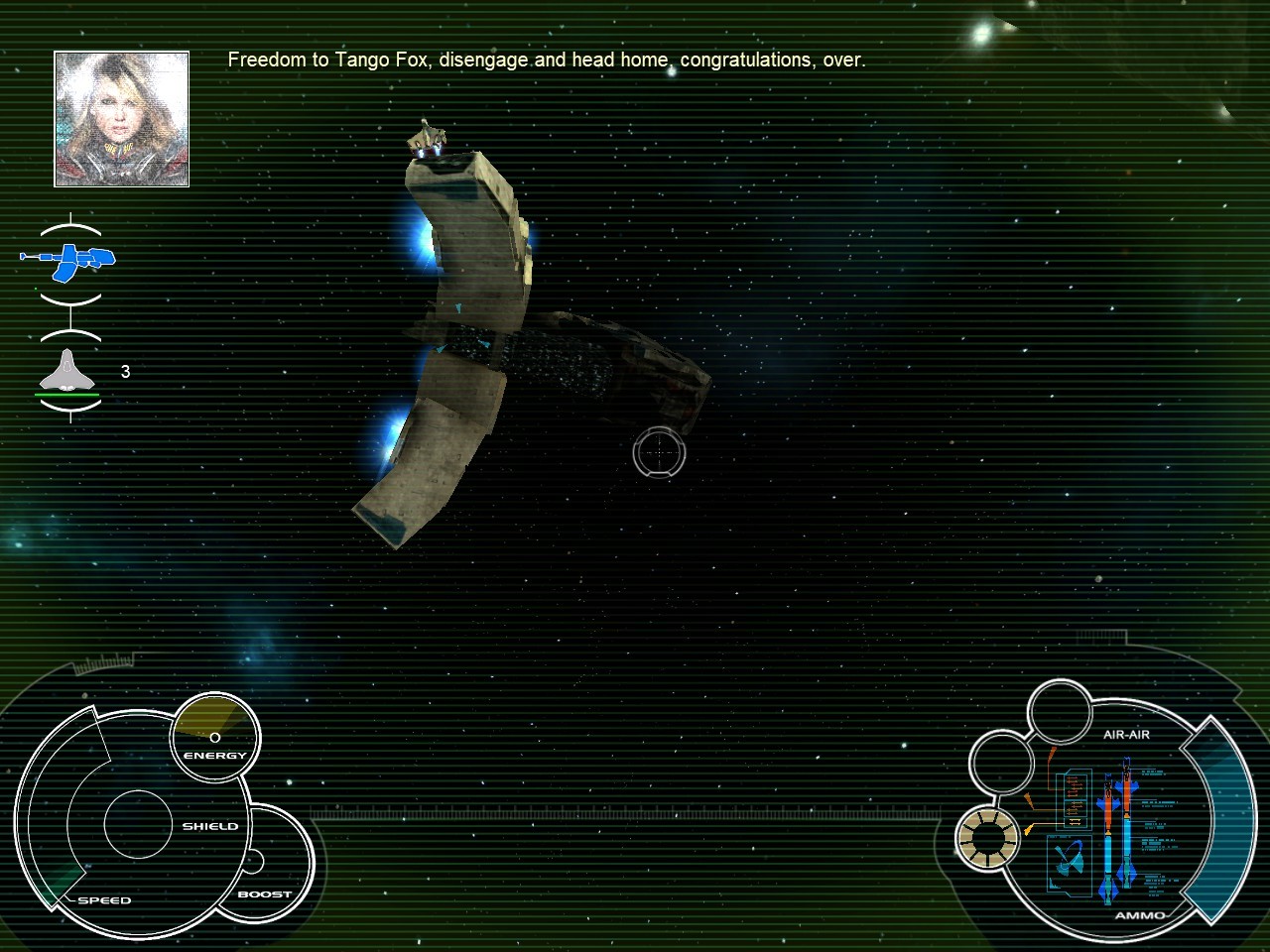
Task: Click the grey fighter ship lives icon
Action: [x=69, y=372]
